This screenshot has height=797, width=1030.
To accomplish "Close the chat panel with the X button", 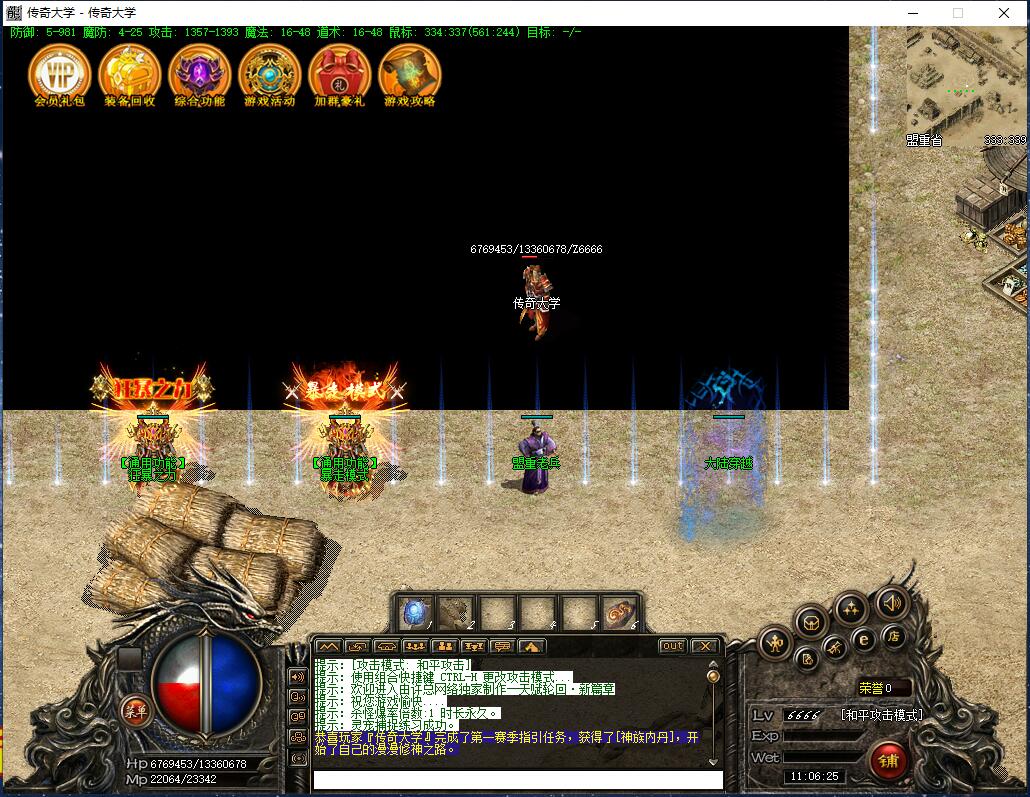I will click(x=704, y=646).
